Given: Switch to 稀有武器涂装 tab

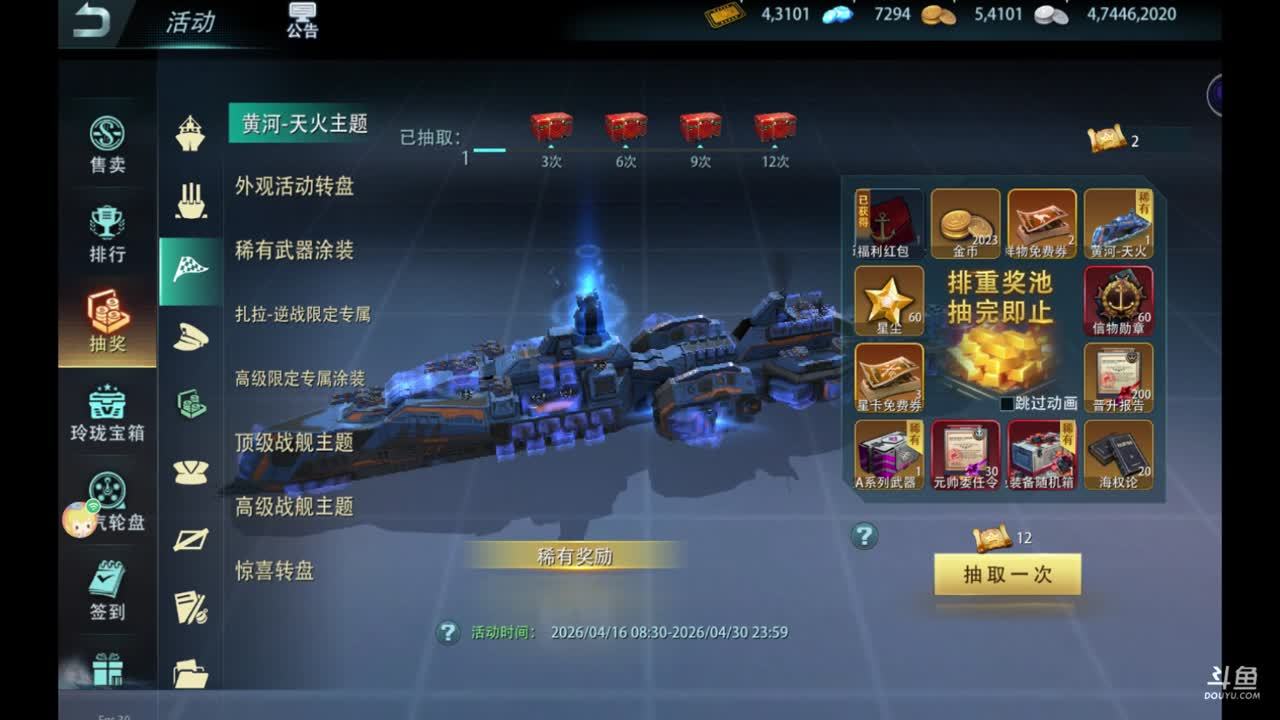Looking at the screenshot, I should tap(294, 250).
